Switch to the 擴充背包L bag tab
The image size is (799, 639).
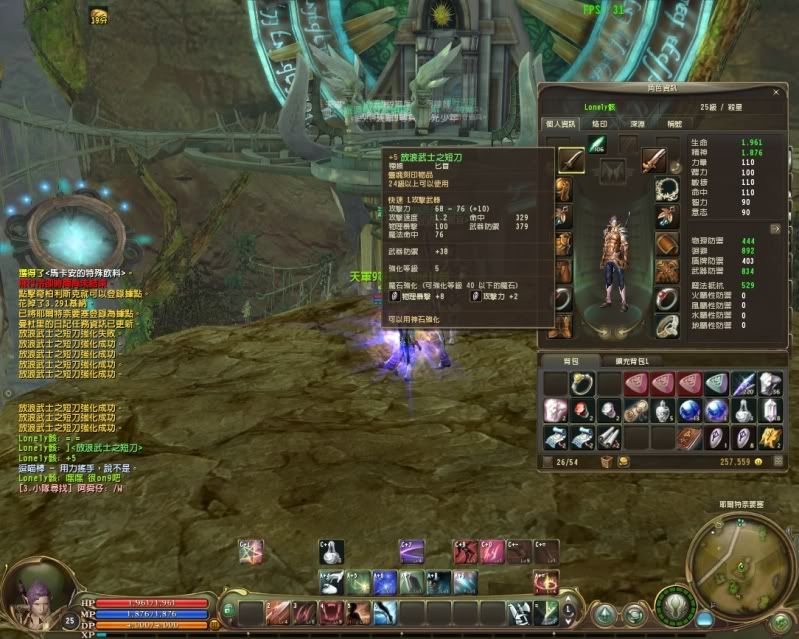click(632, 360)
